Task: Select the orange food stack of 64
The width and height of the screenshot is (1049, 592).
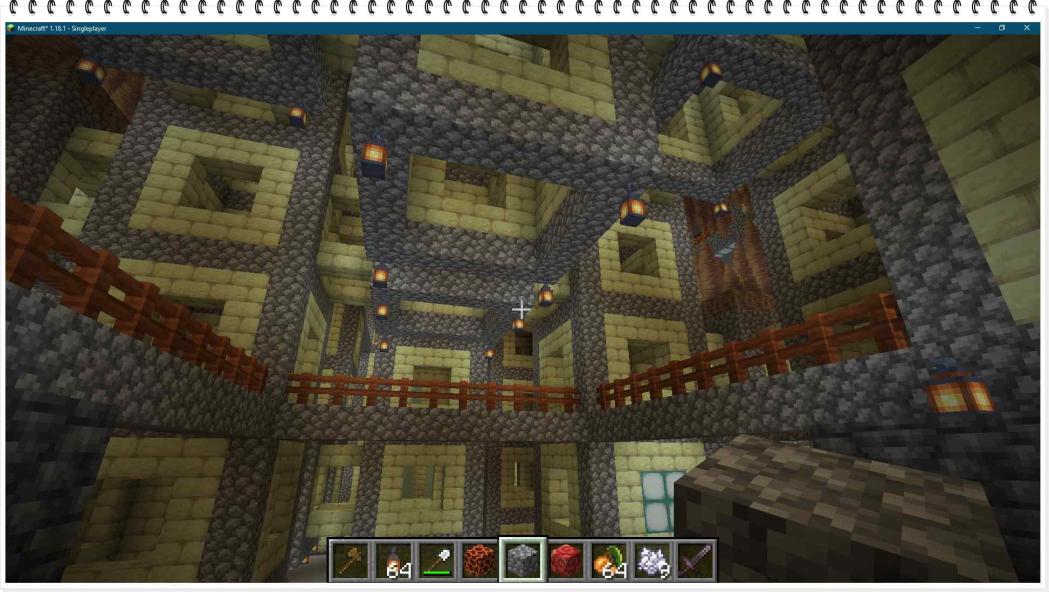Action: [609, 561]
